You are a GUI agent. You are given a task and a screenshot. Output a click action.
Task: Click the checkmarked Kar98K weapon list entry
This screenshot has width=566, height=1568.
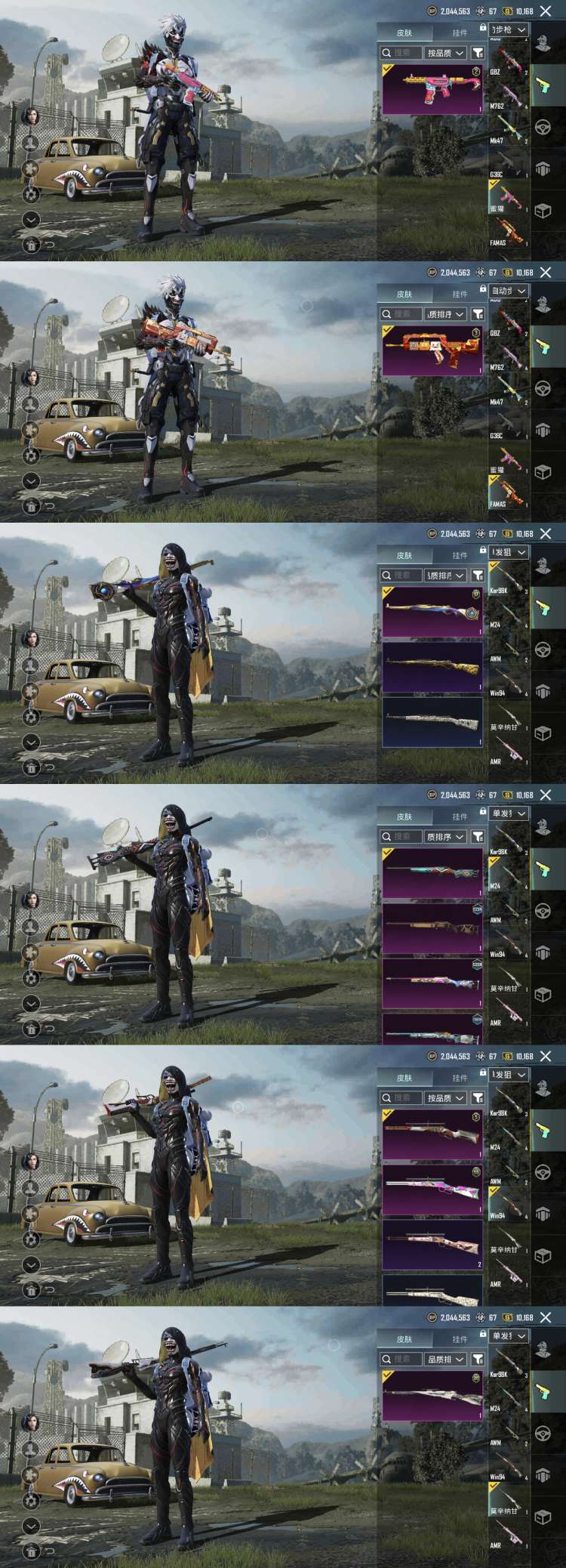(x=508, y=579)
